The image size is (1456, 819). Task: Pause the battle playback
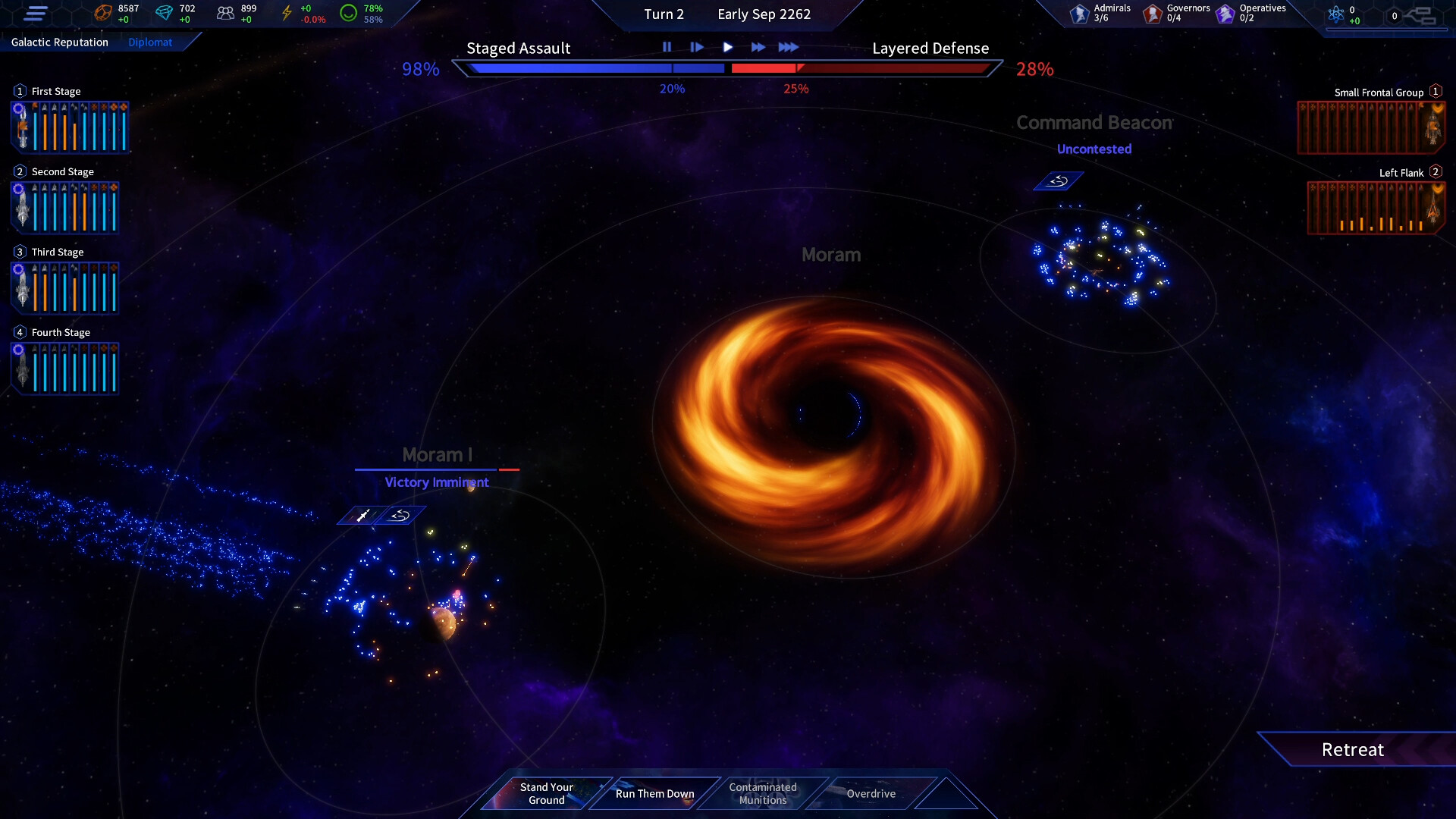pos(667,46)
